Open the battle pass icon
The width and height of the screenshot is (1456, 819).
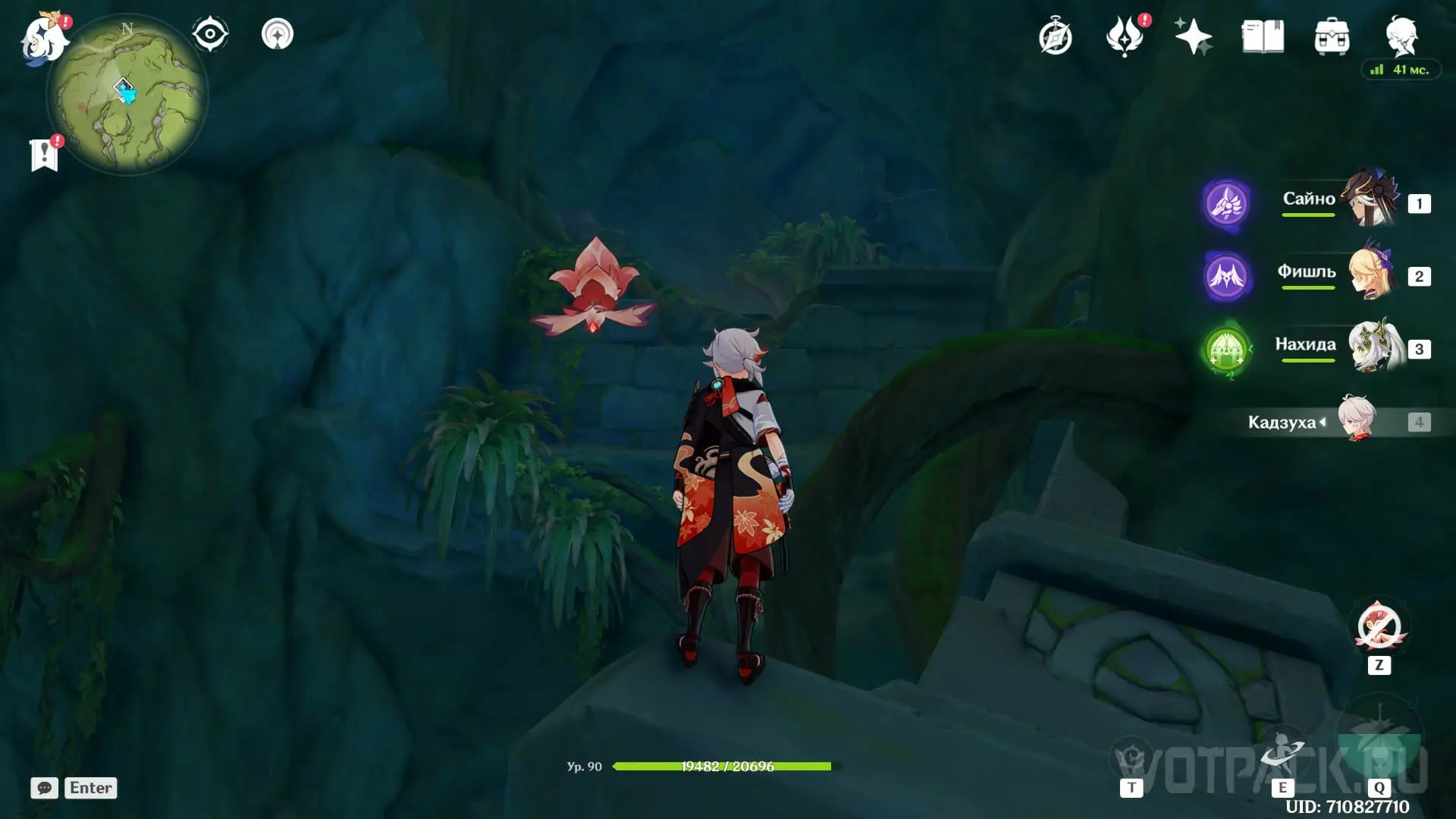click(1125, 37)
